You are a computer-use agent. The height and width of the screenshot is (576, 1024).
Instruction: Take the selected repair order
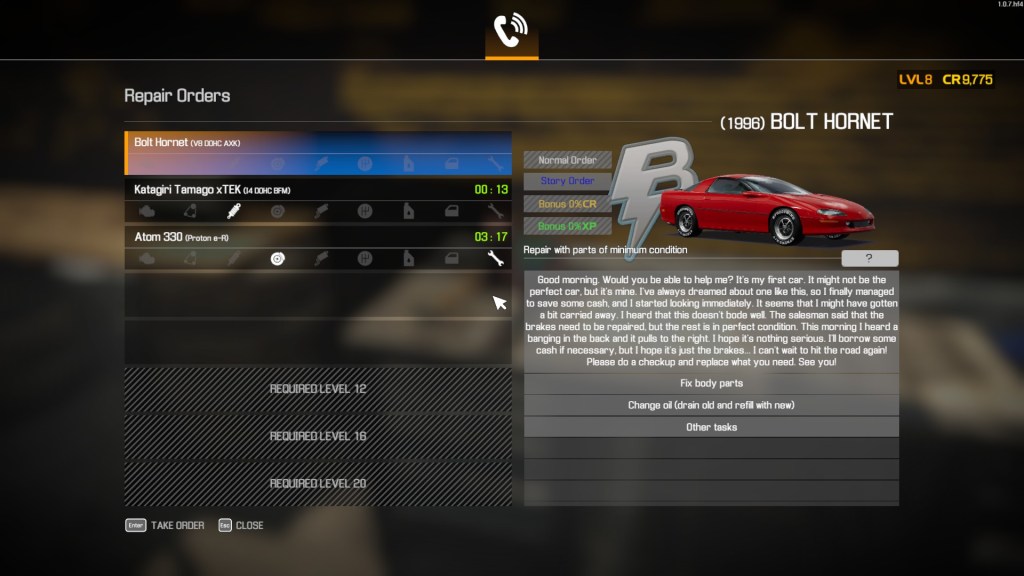[166, 525]
